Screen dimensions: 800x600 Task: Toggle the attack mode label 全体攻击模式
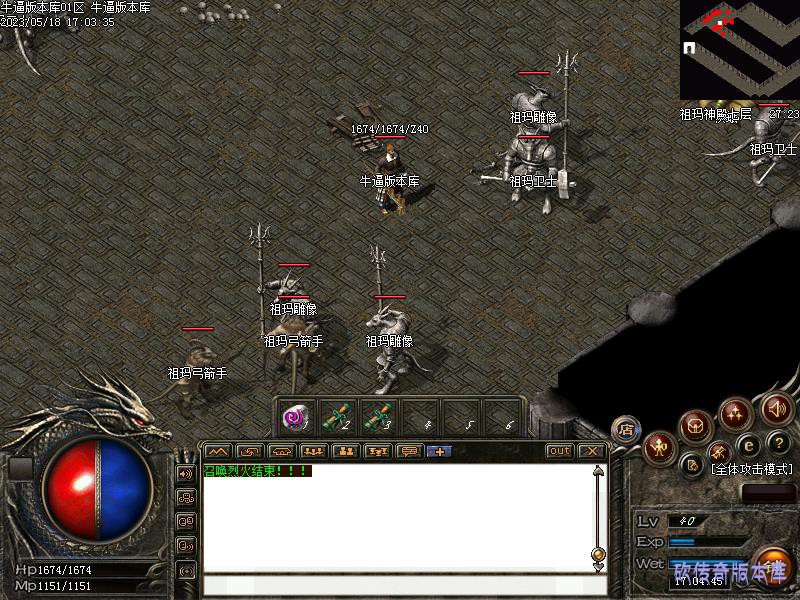[752, 468]
